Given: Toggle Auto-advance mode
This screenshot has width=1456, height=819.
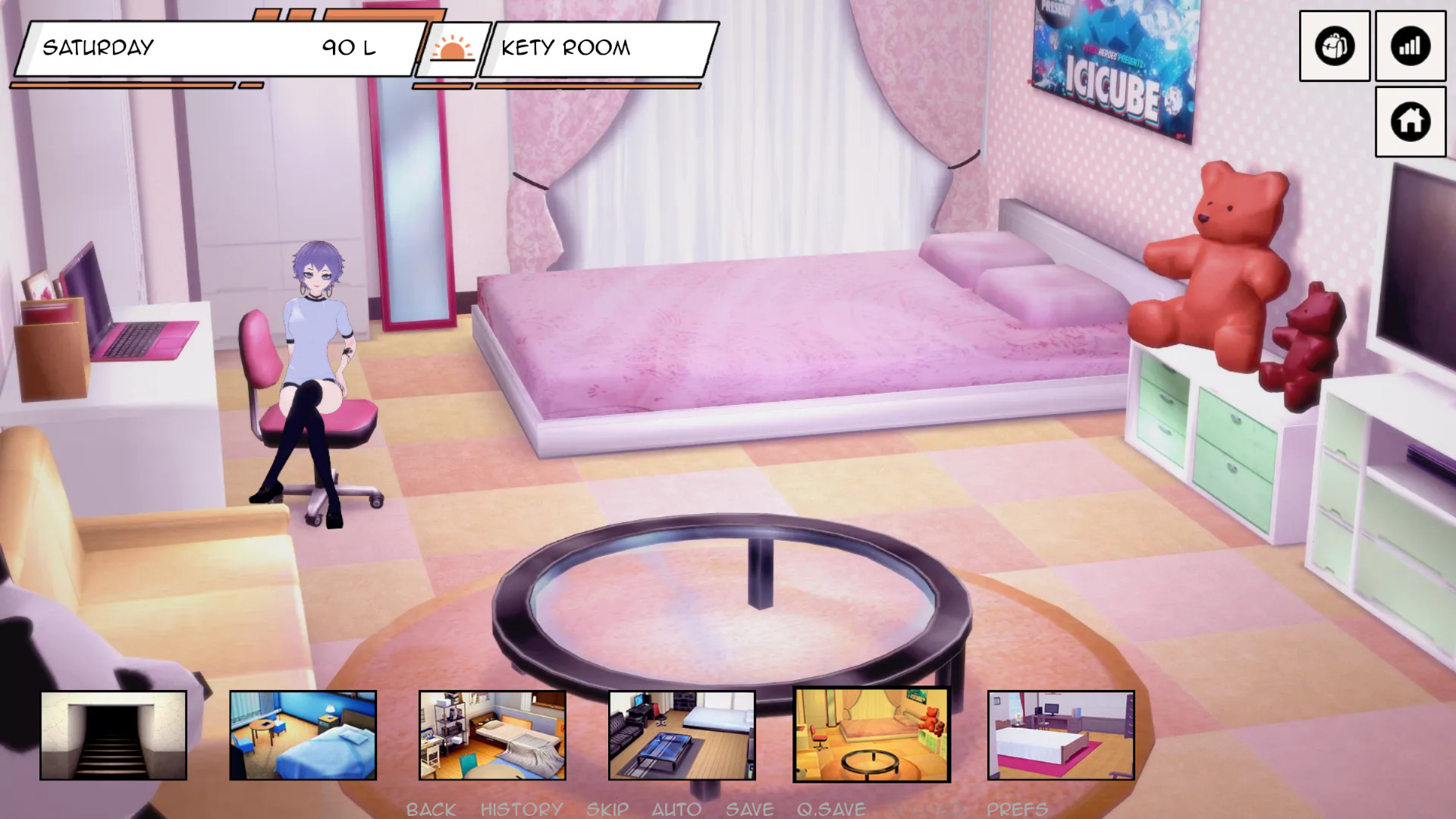Looking at the screenshot, I should (x=676, y=809).
